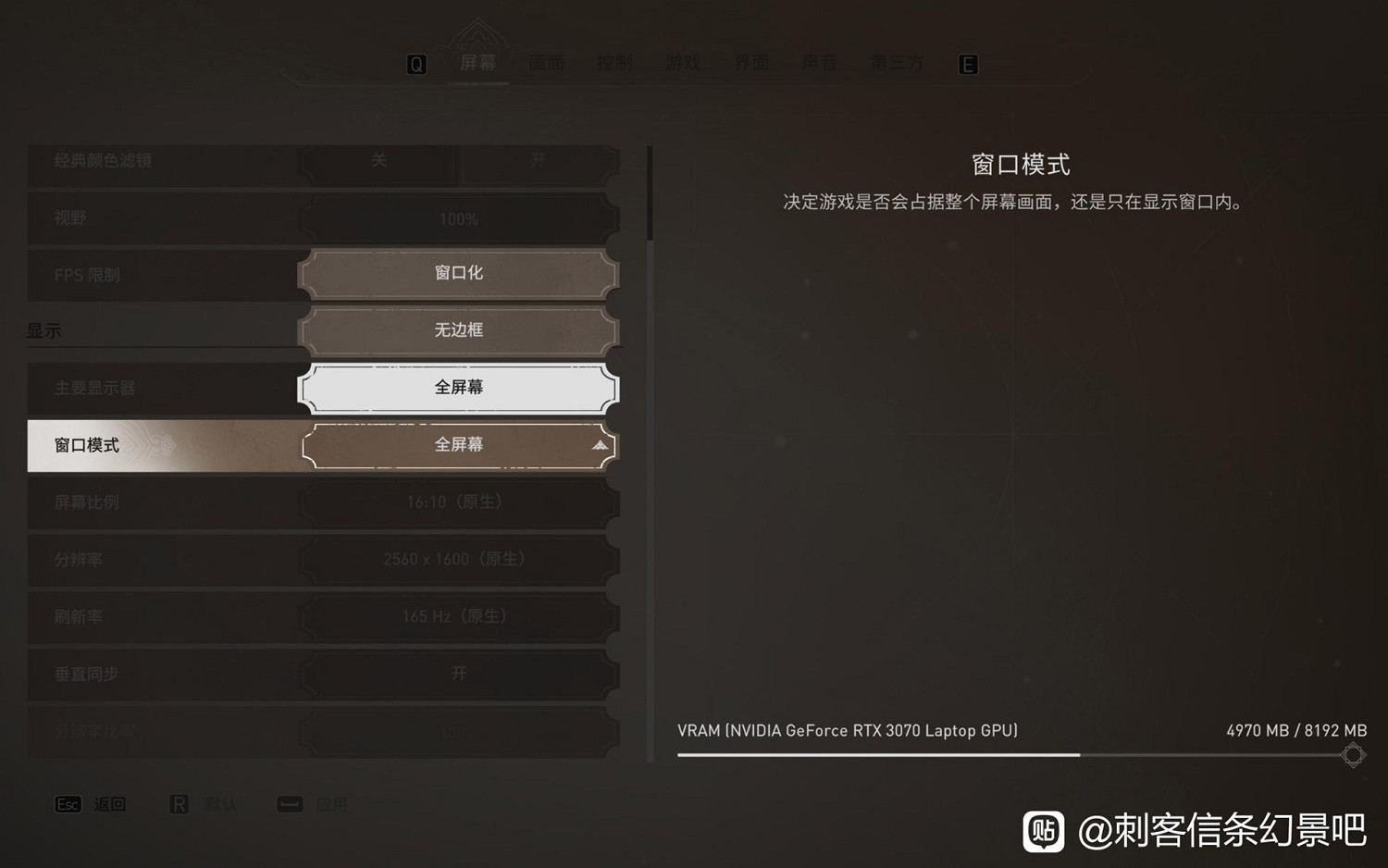Turn 经典颜色滤镜 to 关
Viewport: 1388px width, 868px height.
click(377, 161)
